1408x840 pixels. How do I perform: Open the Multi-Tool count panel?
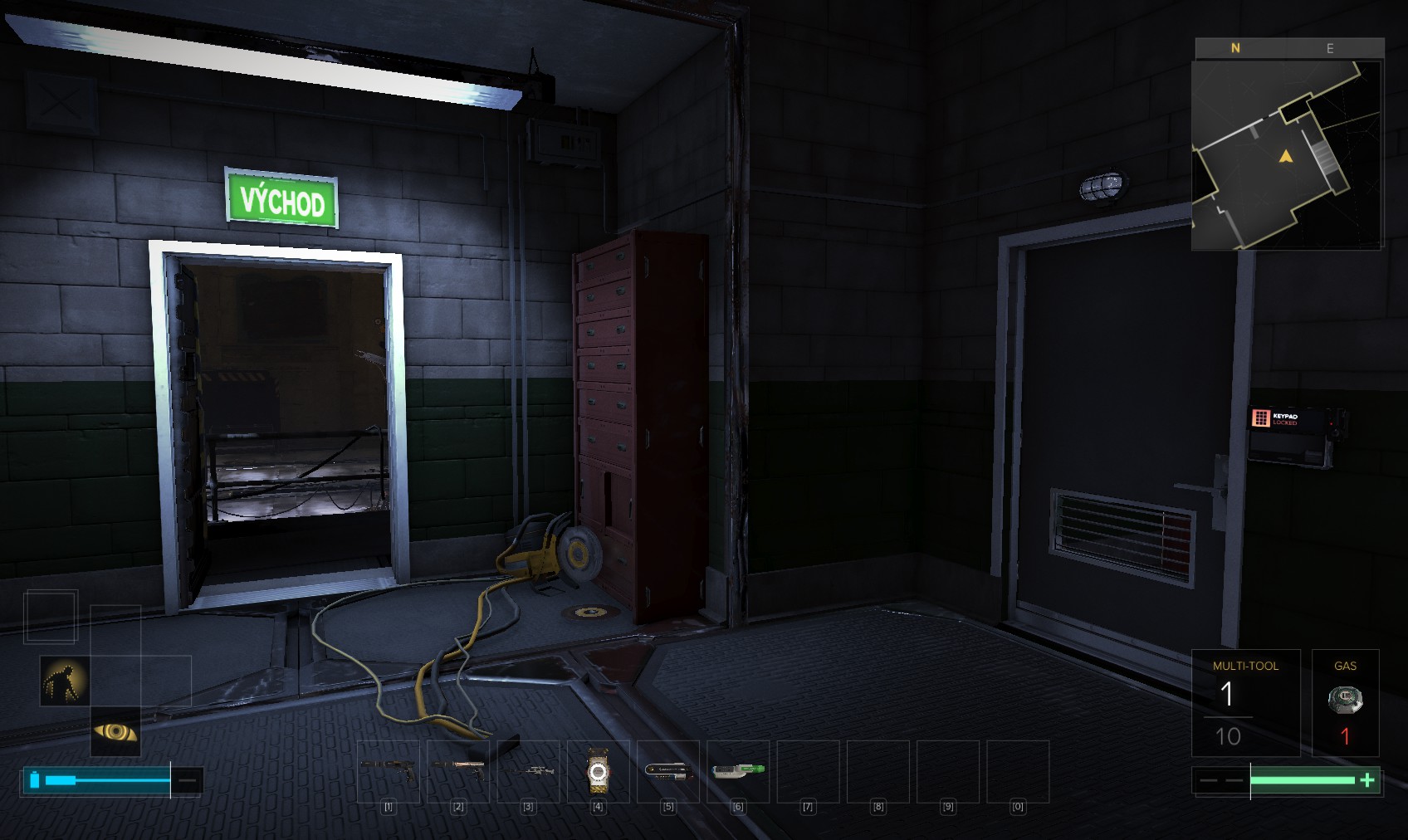coord(1245,702)
